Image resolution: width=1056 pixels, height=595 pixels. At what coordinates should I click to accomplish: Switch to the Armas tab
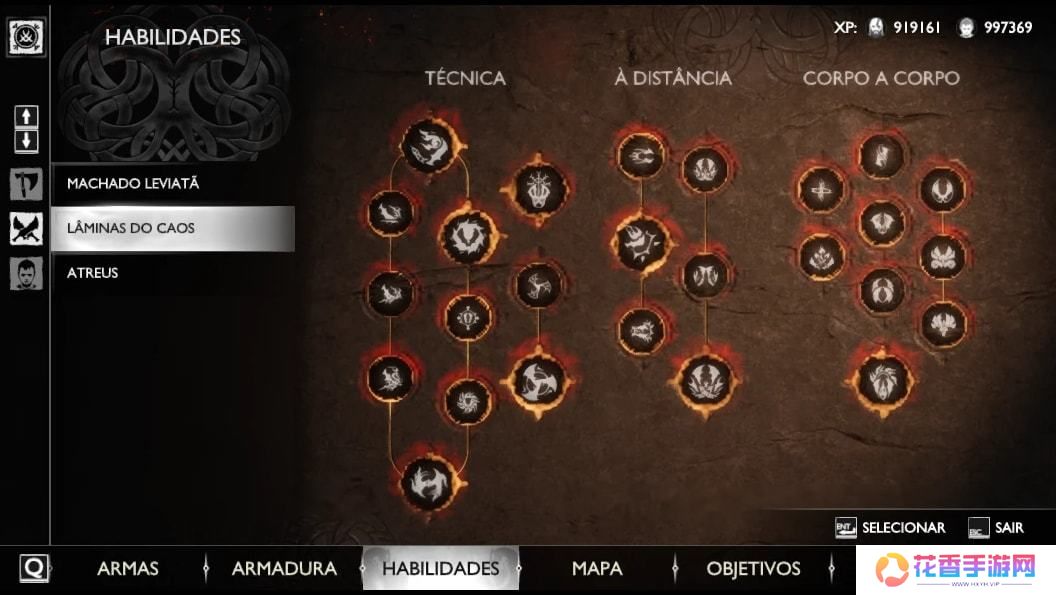(x=128, y=568)
